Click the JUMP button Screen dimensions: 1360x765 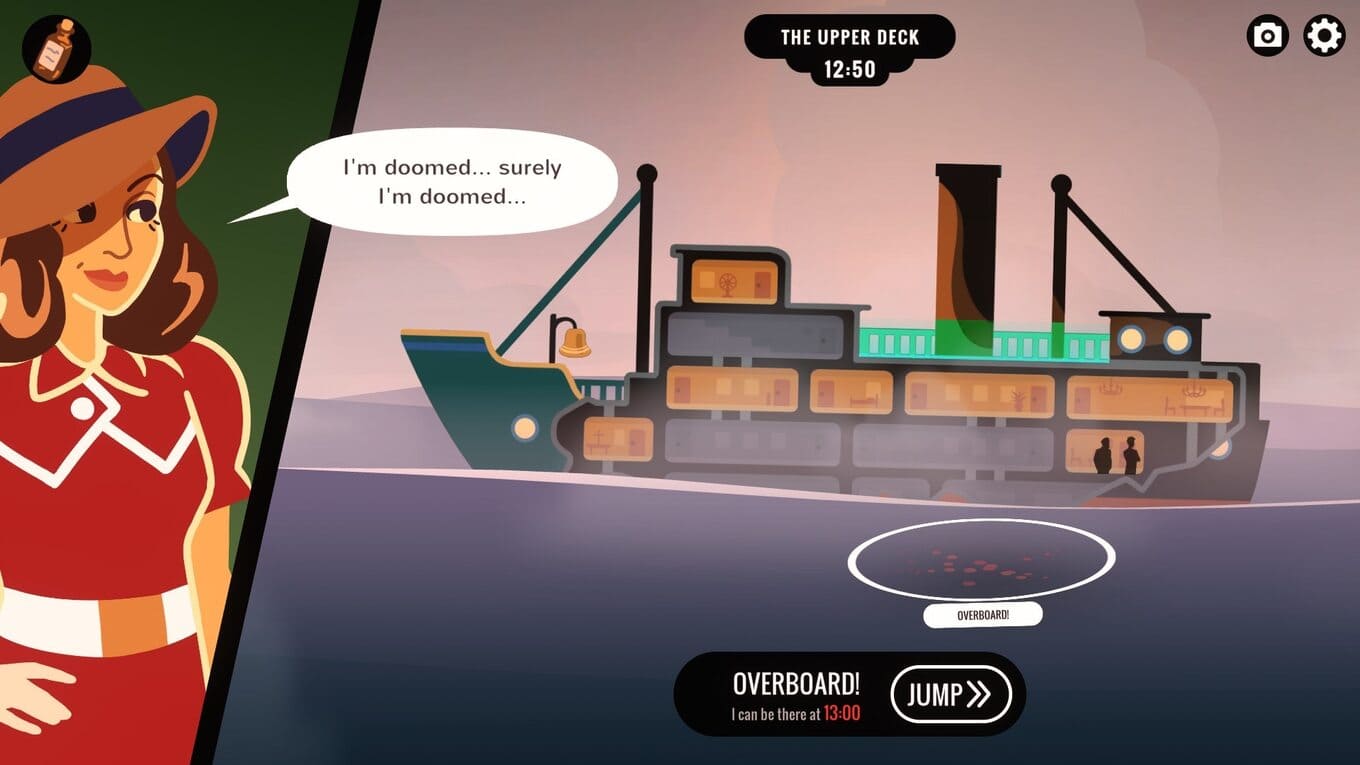click(950, 695)
